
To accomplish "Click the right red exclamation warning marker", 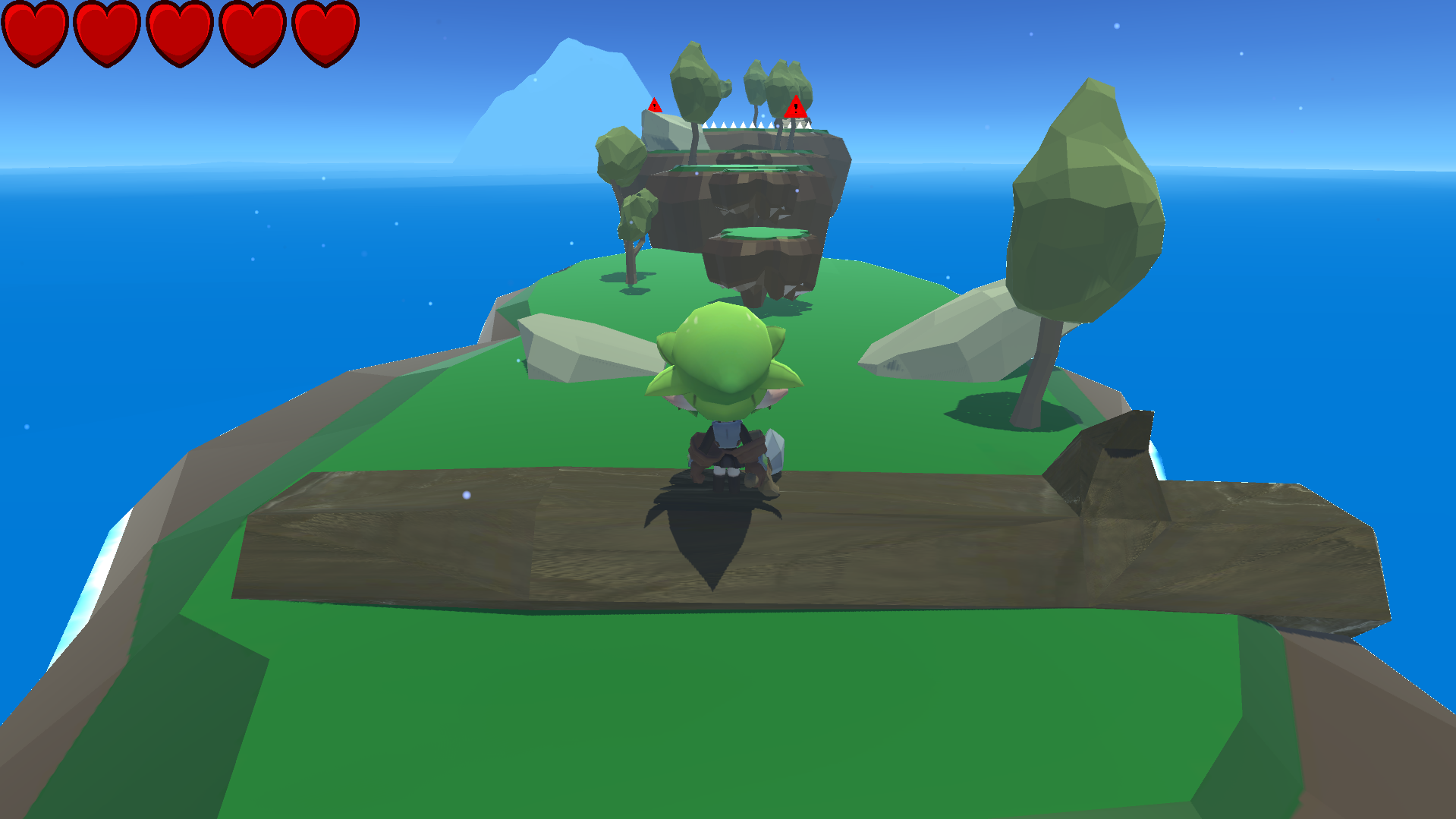I will point(795,109).
